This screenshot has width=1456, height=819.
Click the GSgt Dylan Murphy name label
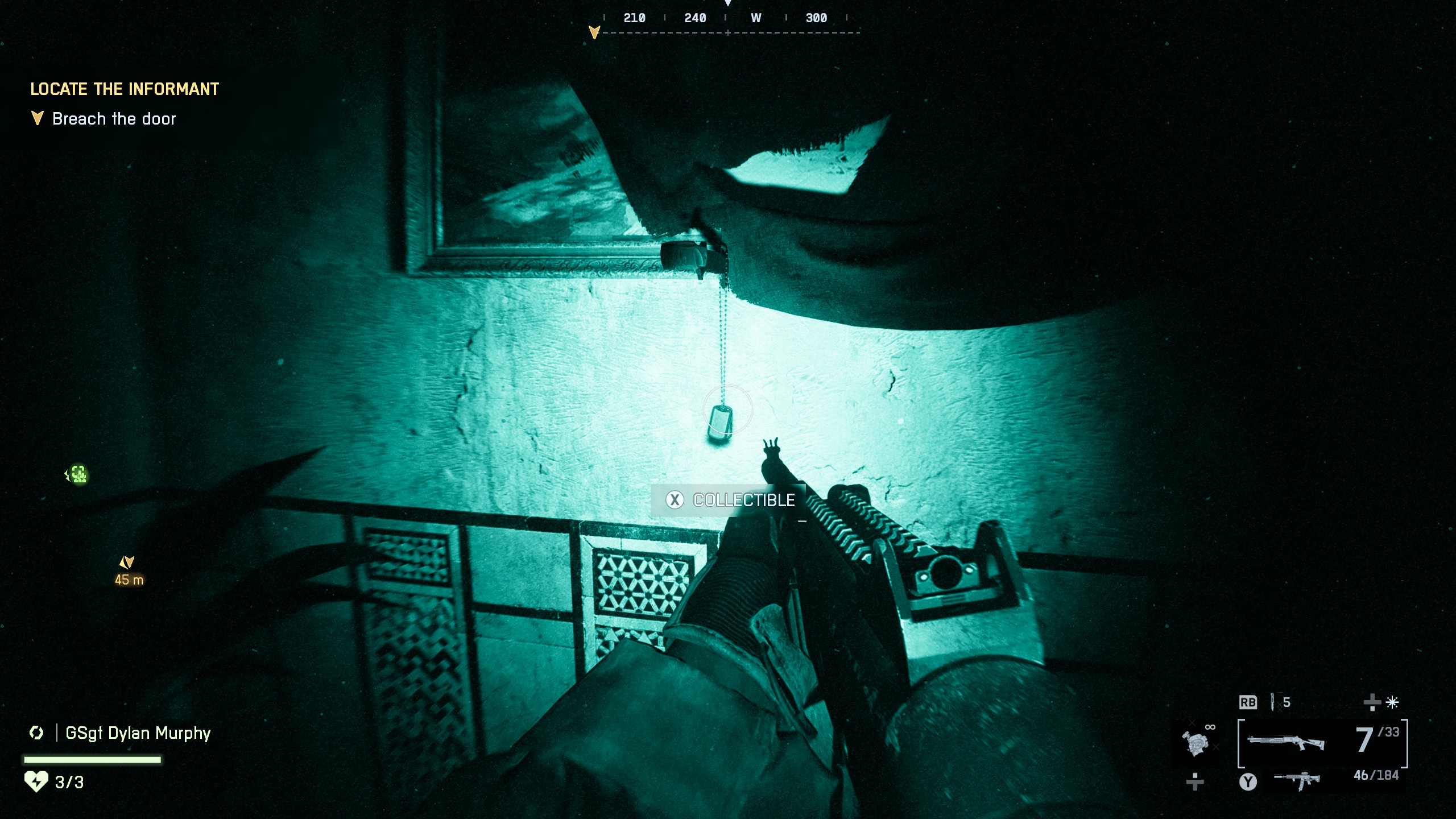(136, 733)
